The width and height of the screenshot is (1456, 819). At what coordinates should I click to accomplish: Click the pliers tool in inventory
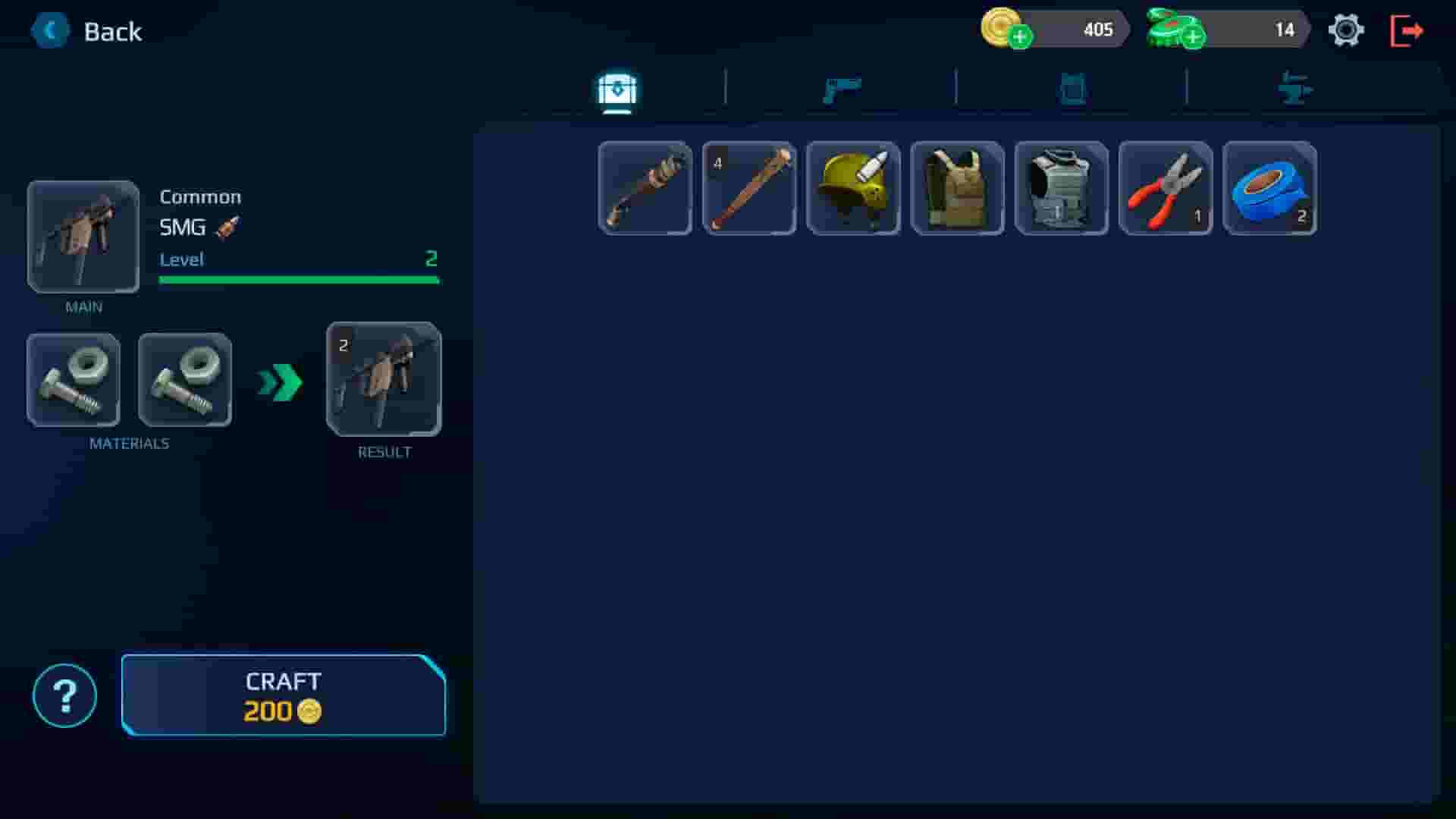pyautogui.click(x=1165, y=187)
